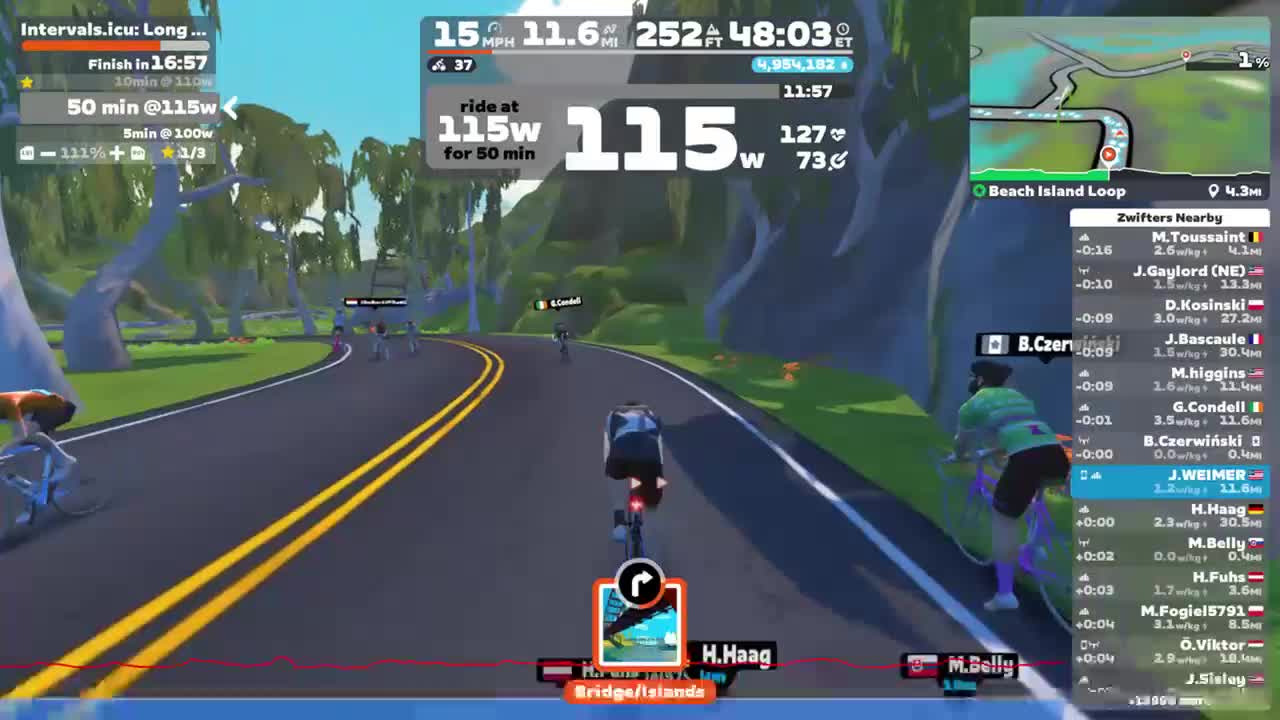Collapse the workout panel with the arrow

coord(229,108)
